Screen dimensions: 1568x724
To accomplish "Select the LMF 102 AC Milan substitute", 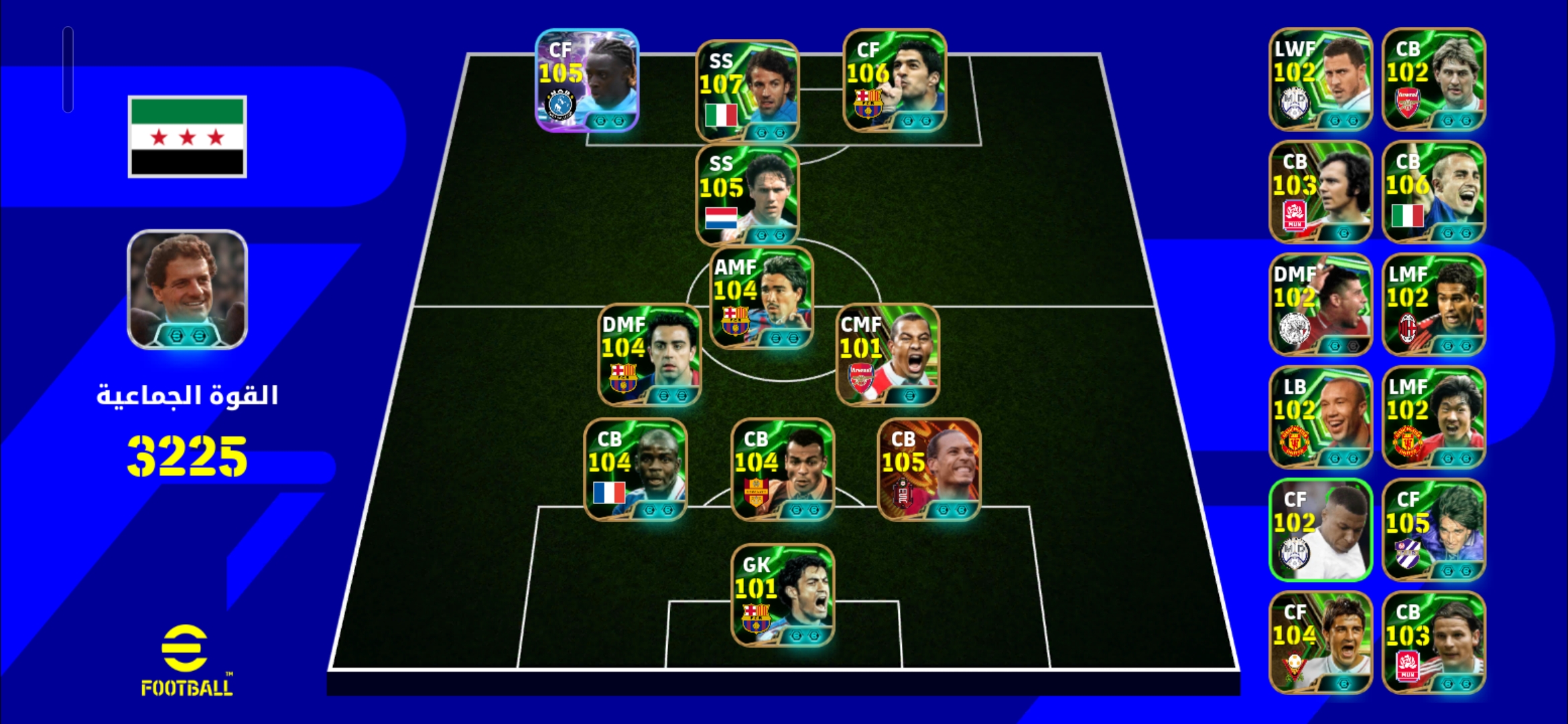I will (1434, 304).
